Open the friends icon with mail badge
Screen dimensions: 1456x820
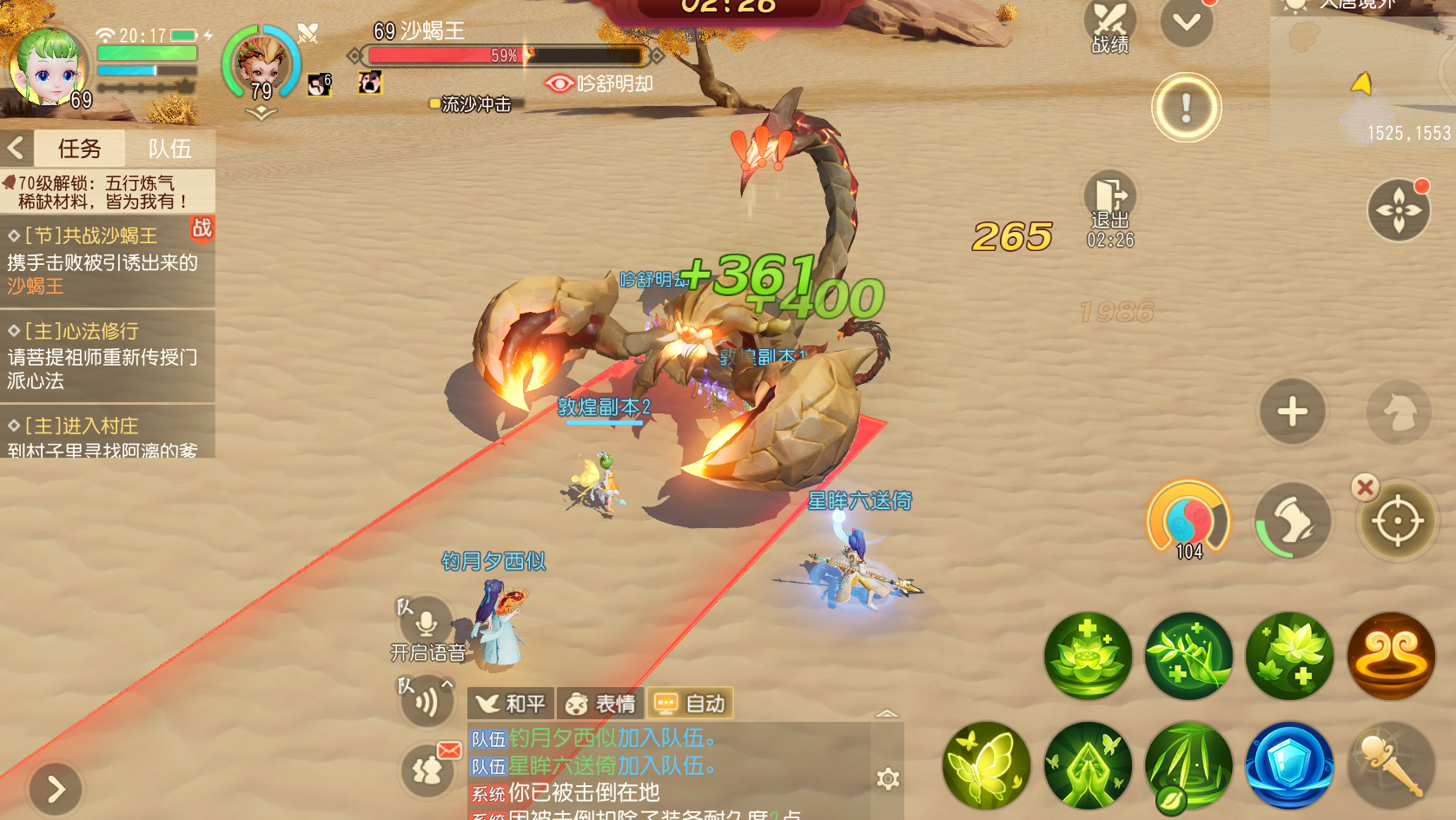coord(427,770)
